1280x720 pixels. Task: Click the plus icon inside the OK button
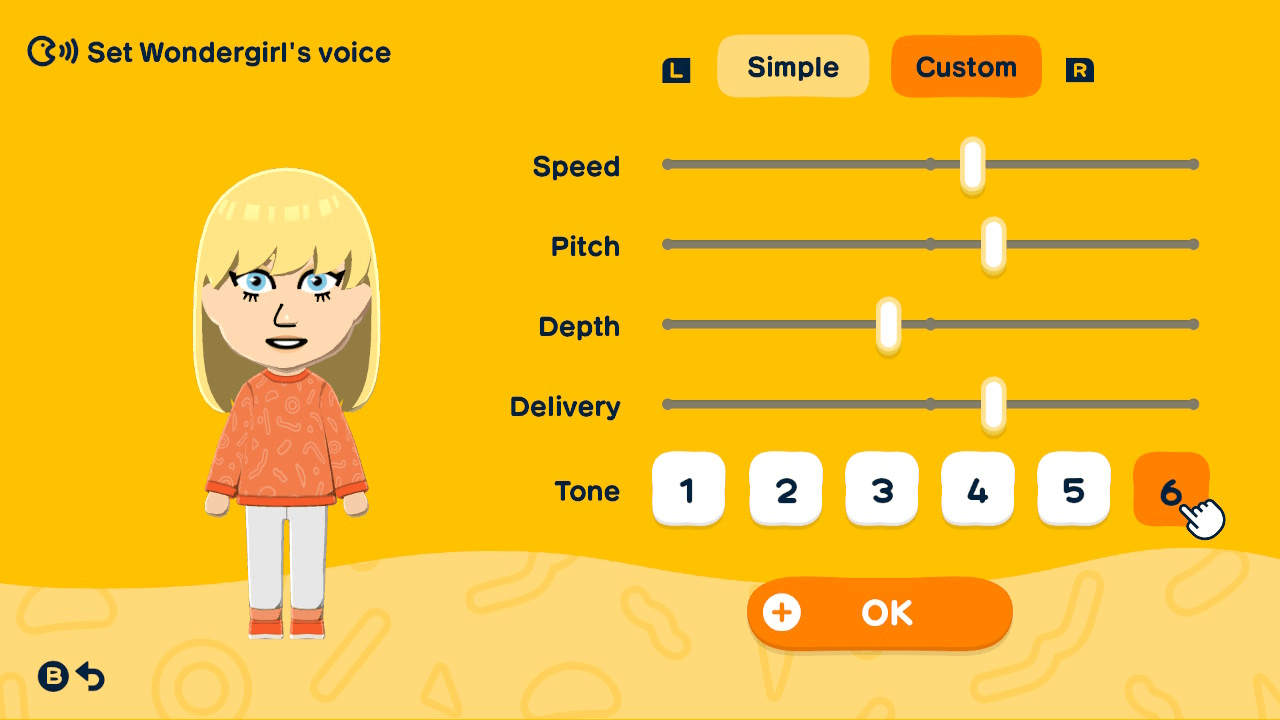point(783,613)
